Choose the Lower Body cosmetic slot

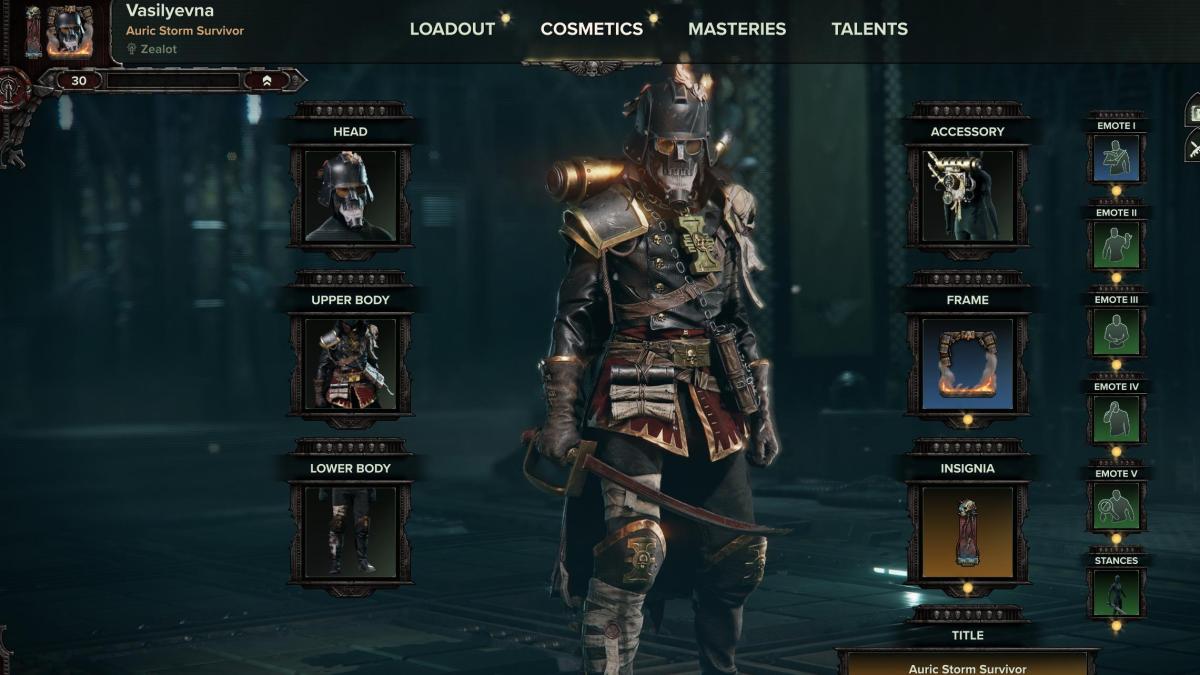click(x=350, y=532)
